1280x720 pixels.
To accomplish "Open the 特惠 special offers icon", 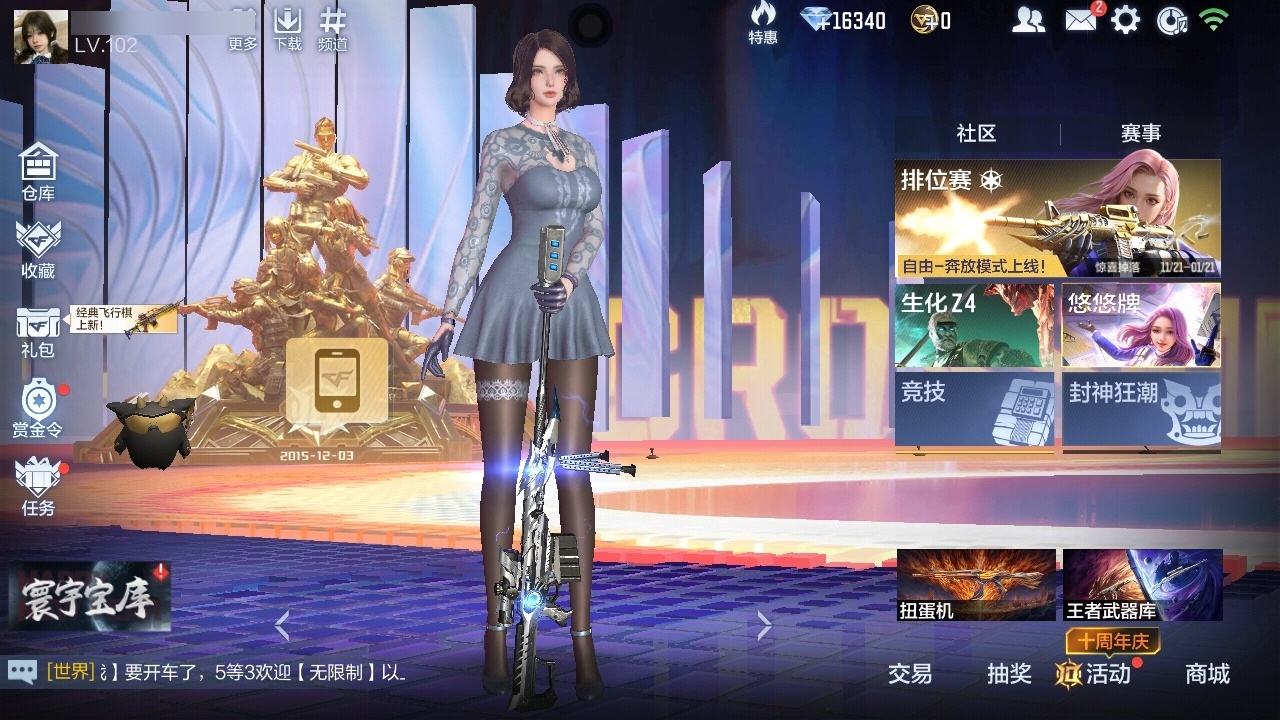I will [763, 22].
